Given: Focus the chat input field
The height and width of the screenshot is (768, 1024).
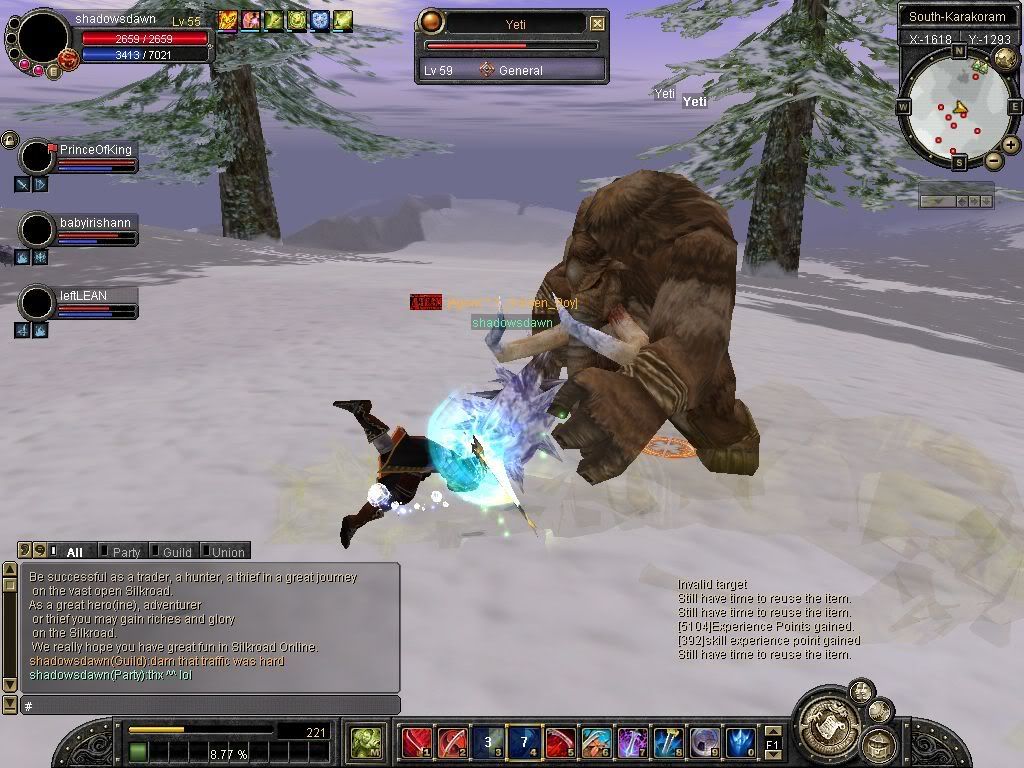Looking at the screenshot, I should (210, 706).
